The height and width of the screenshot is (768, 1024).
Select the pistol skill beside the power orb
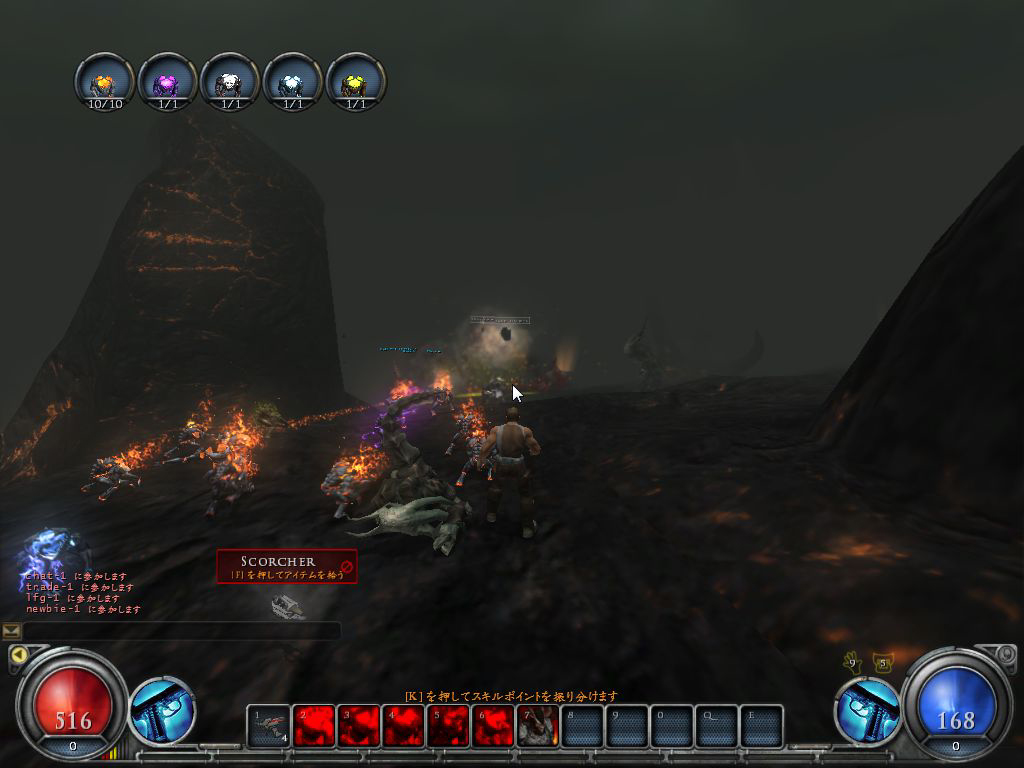pos(864,711)
